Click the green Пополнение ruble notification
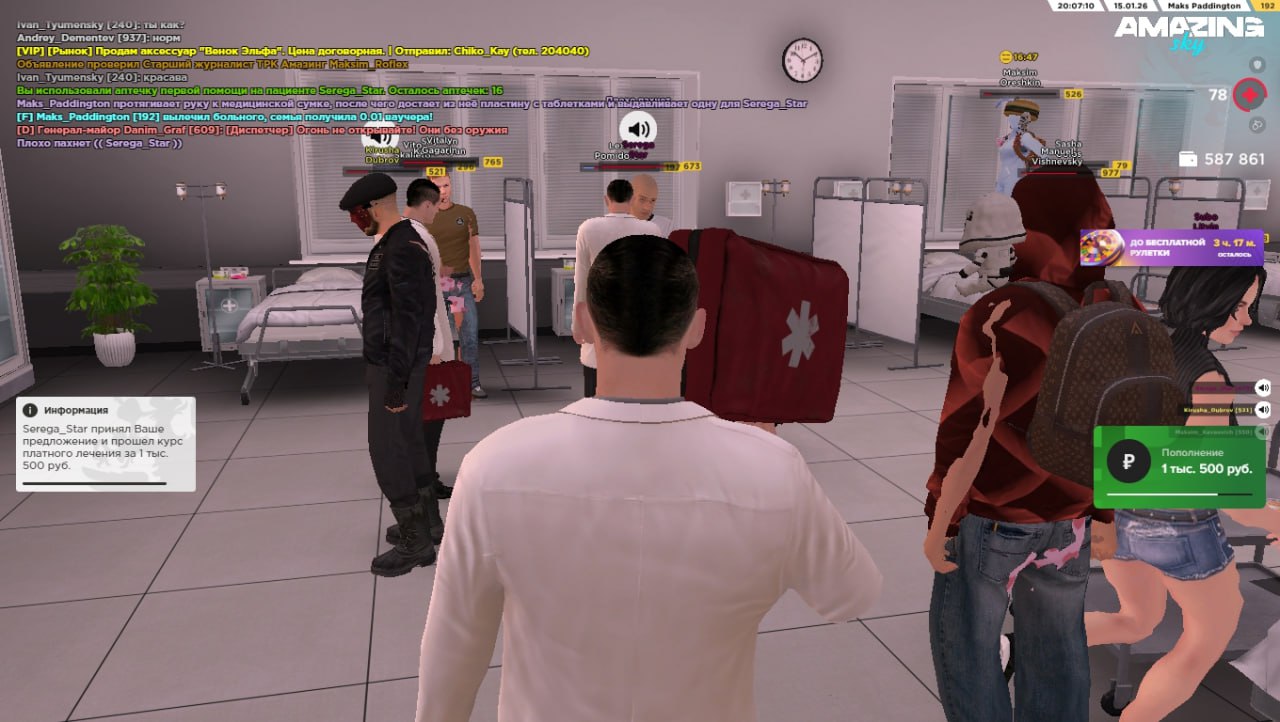The height and width of the screenshot is (722, 1280). 1180,467
